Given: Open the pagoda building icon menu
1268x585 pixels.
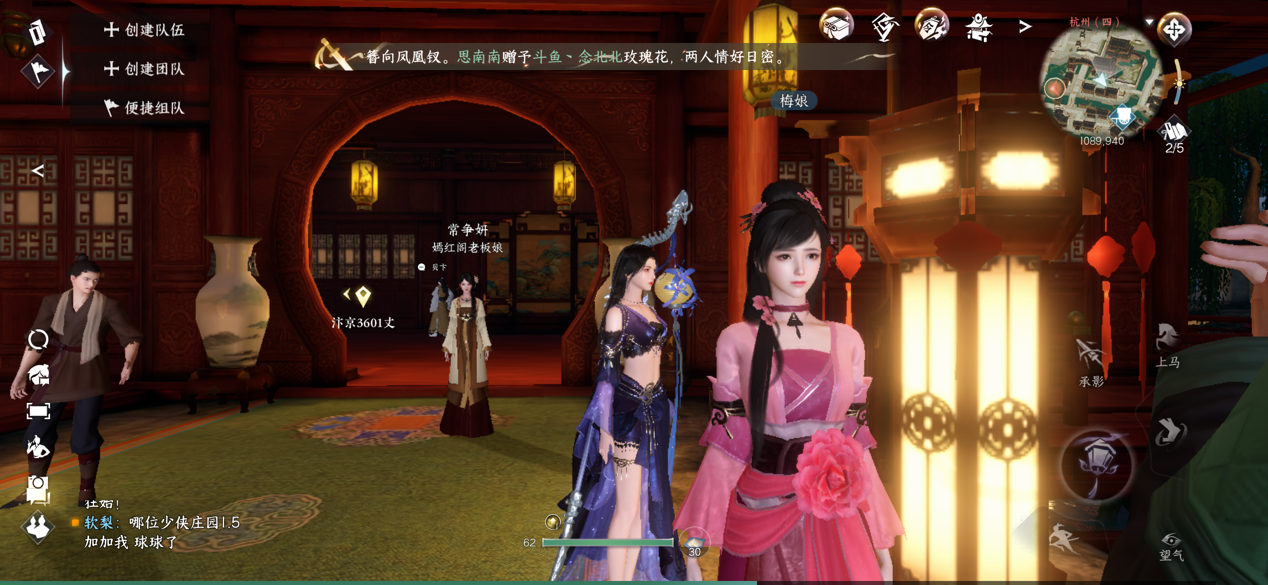Looking at the screenshot, I should point(979,26).
